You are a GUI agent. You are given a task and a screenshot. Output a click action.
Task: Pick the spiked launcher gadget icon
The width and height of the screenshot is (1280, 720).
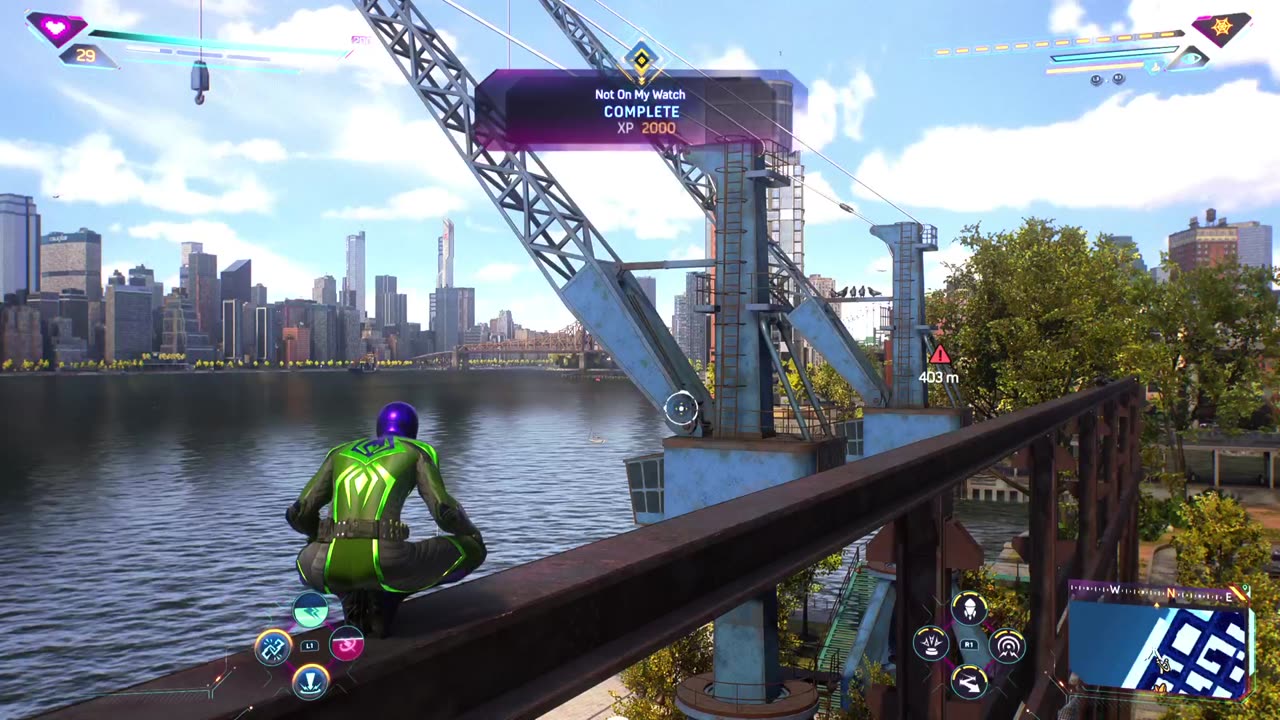[x=931, y=645]
